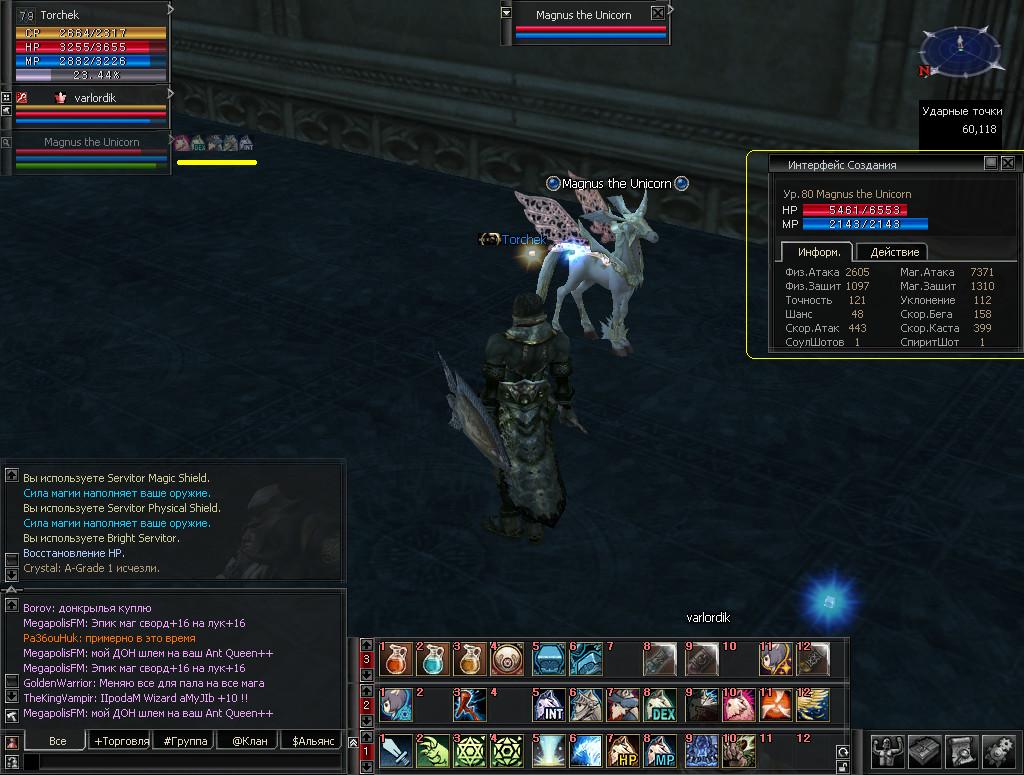This screenshot has width=1024, height=775.
Task: Use the blue mana potion slot
Action: click(434, 659)
